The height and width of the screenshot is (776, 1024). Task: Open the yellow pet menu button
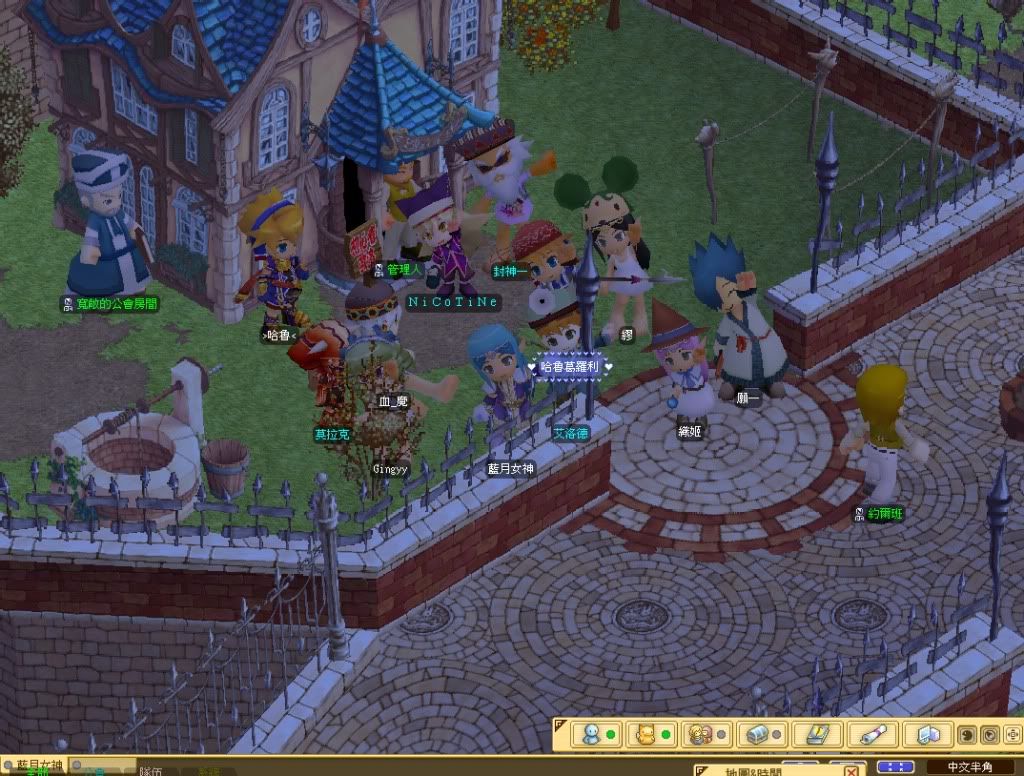coord(650,735)
